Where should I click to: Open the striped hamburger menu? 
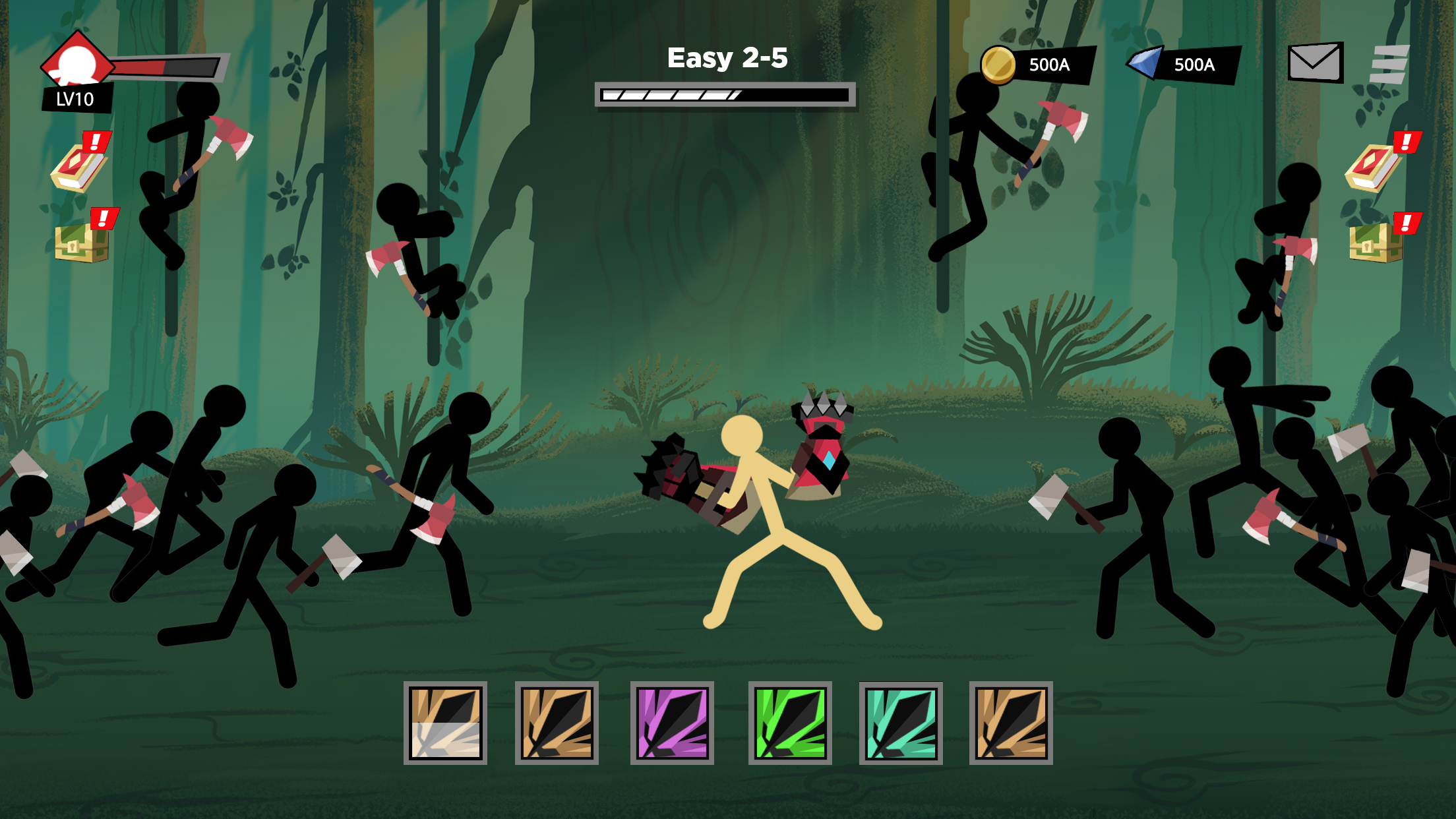tap(1389, 64)
